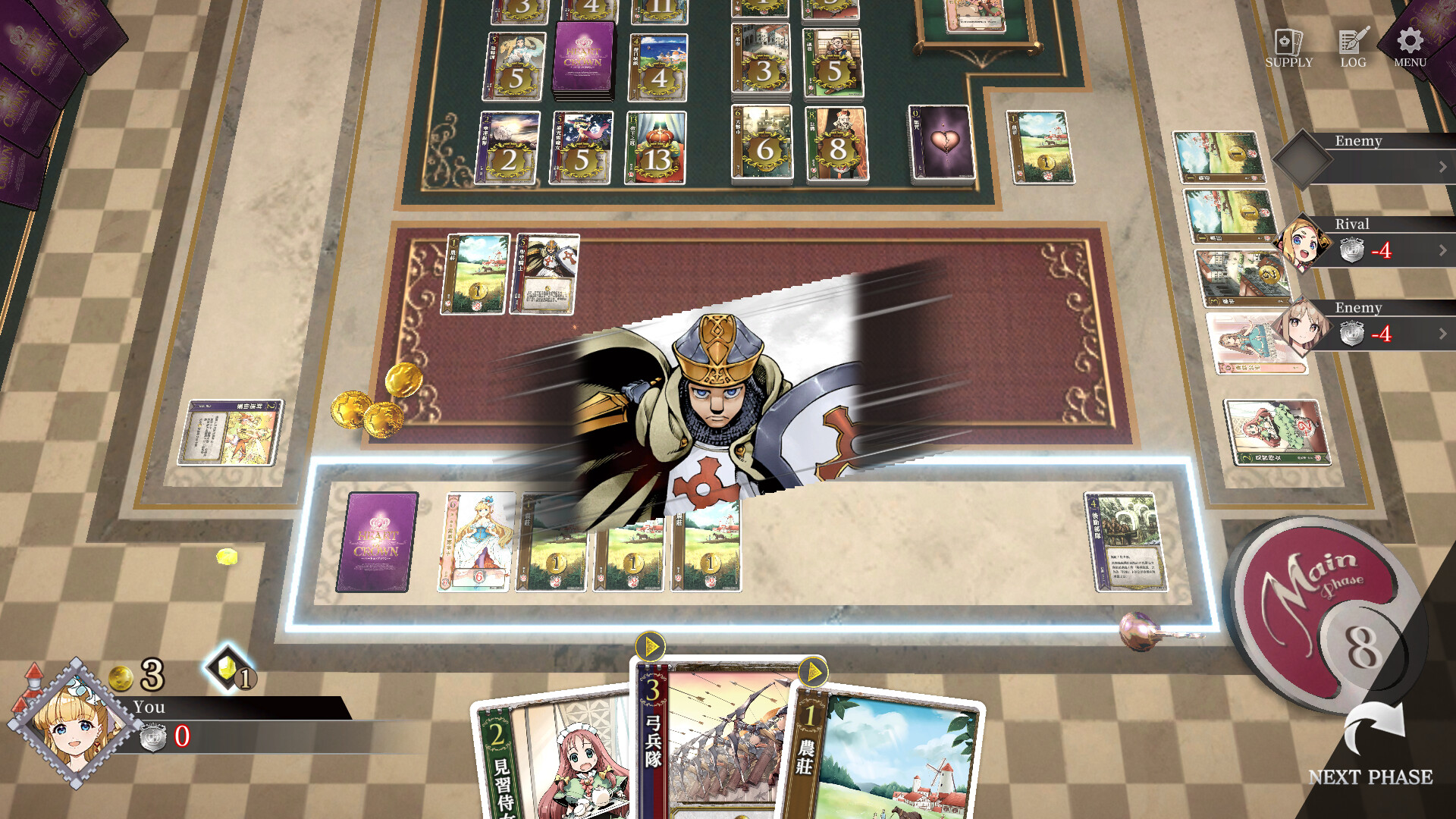This screenshot has height=819, width=1456.
Task: Select the play arrow above the 農莊 card
Action: 813,670
